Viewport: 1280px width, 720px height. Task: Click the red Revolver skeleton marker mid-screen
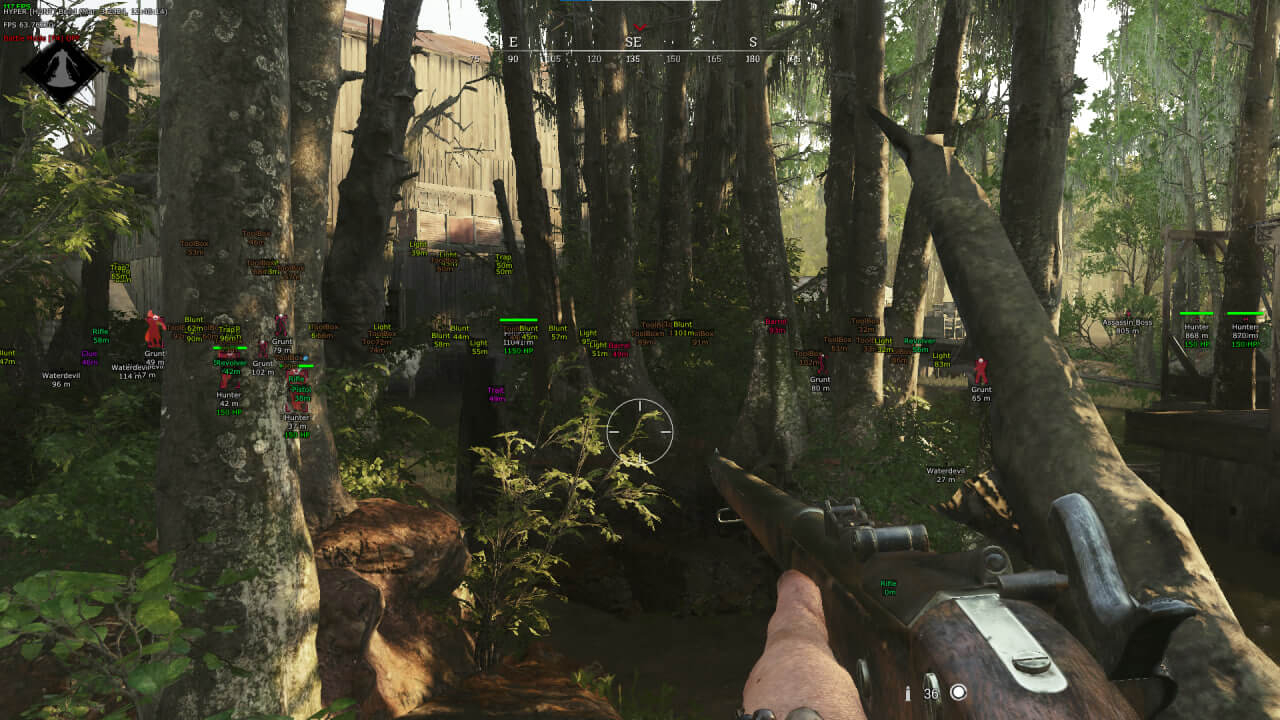(229, 368)
